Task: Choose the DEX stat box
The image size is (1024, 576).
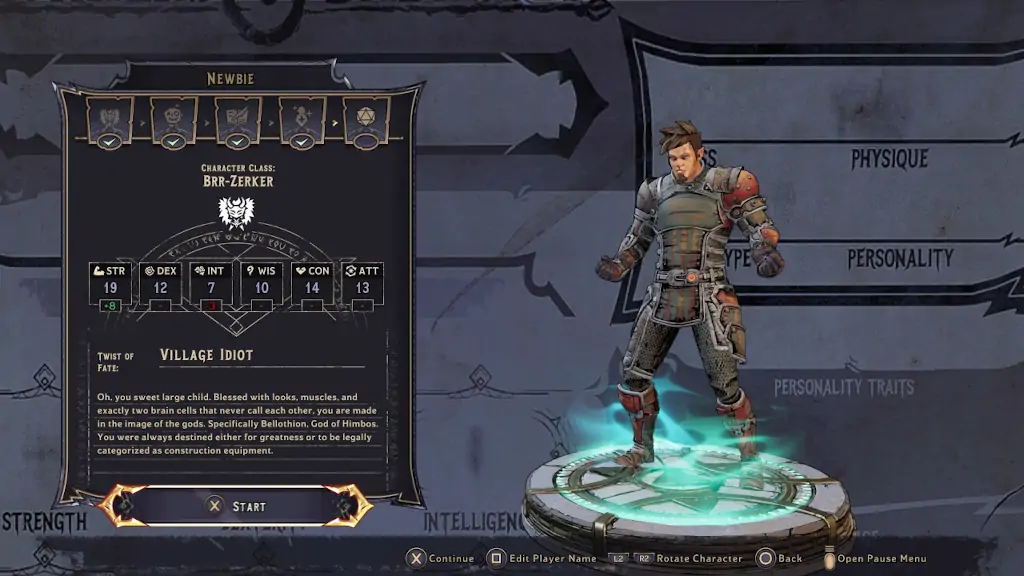Action: (x=161, y=284)
